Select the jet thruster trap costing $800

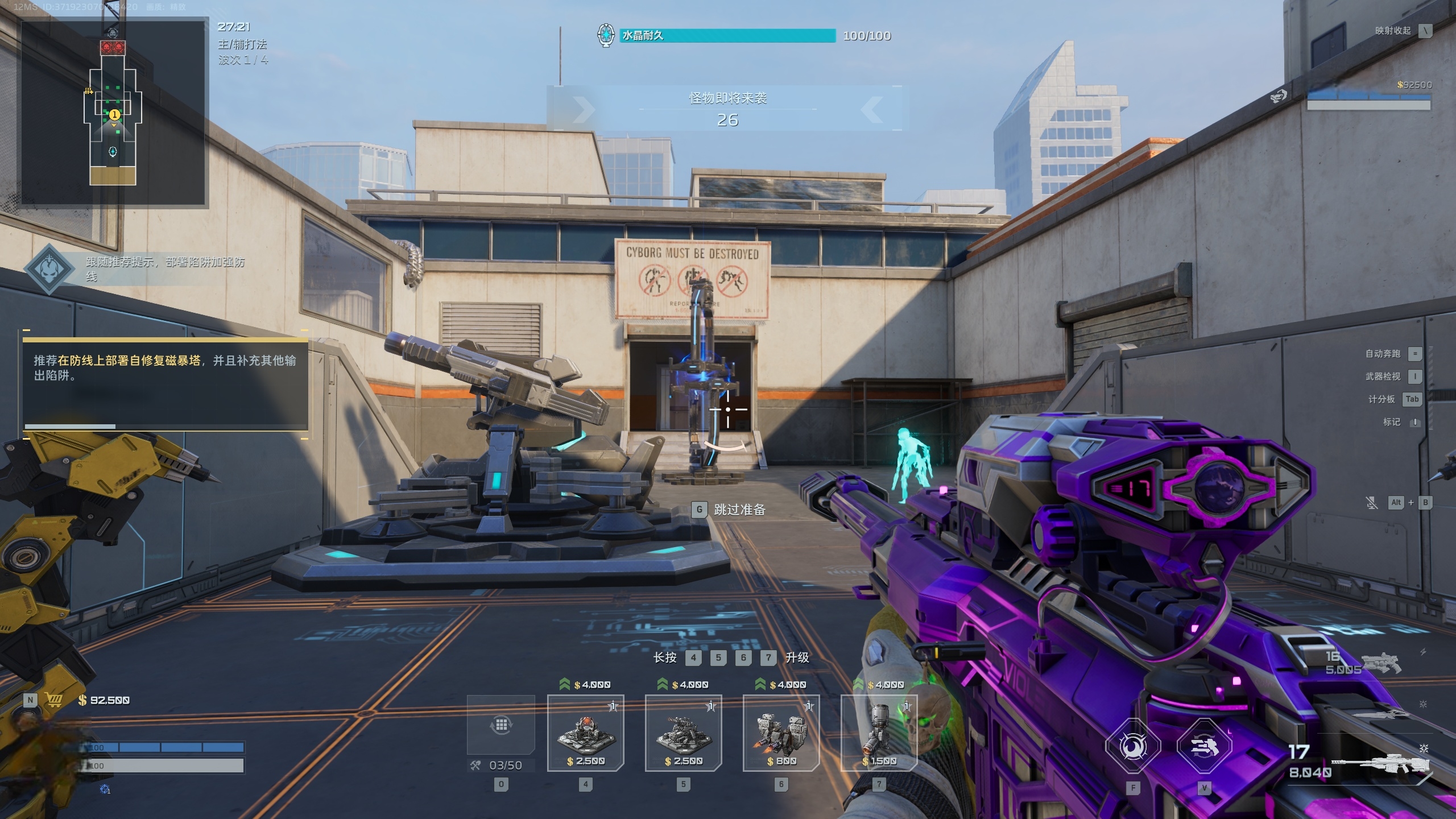pos(781,733)
